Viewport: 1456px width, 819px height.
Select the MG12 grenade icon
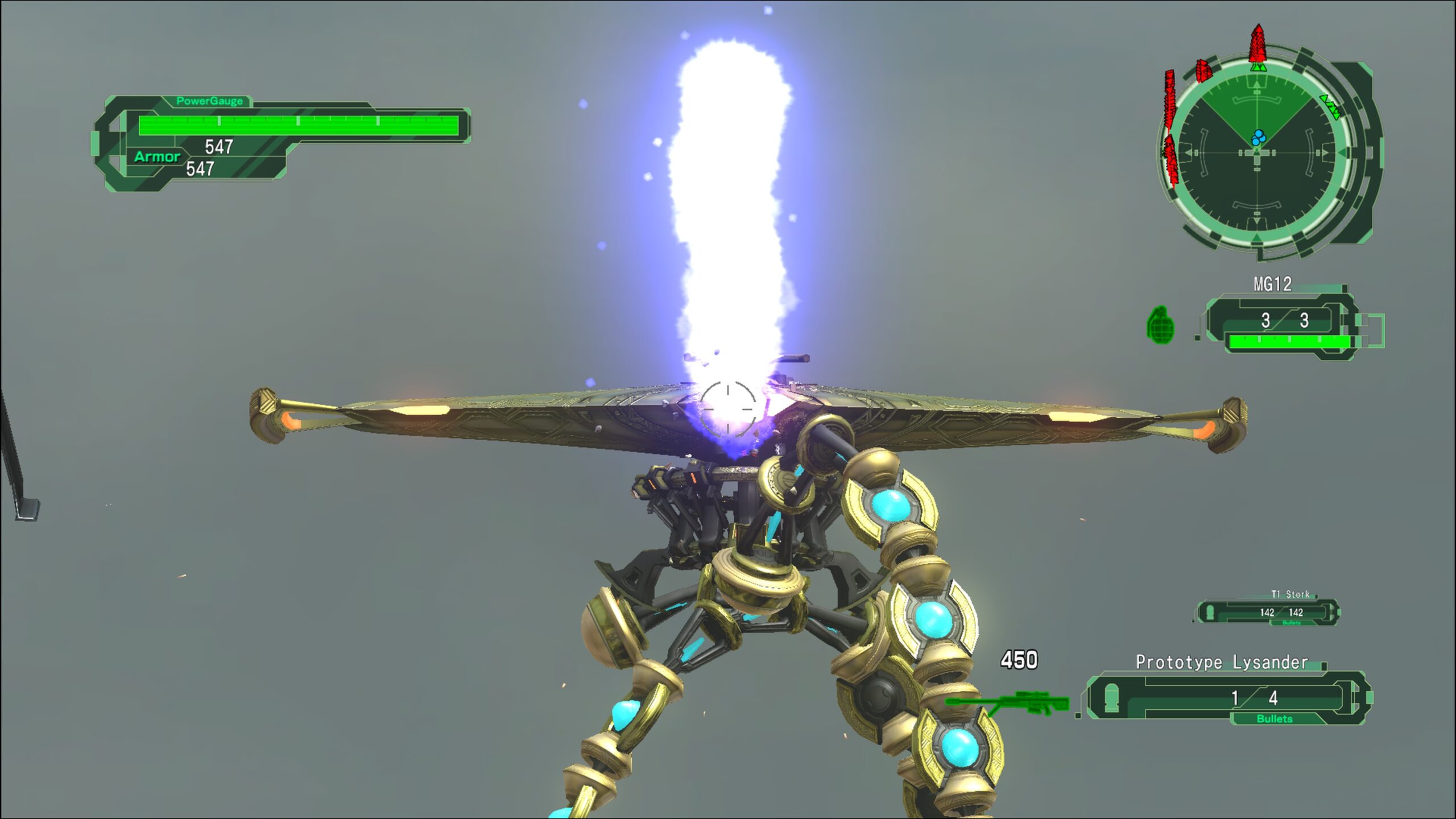1160,325
